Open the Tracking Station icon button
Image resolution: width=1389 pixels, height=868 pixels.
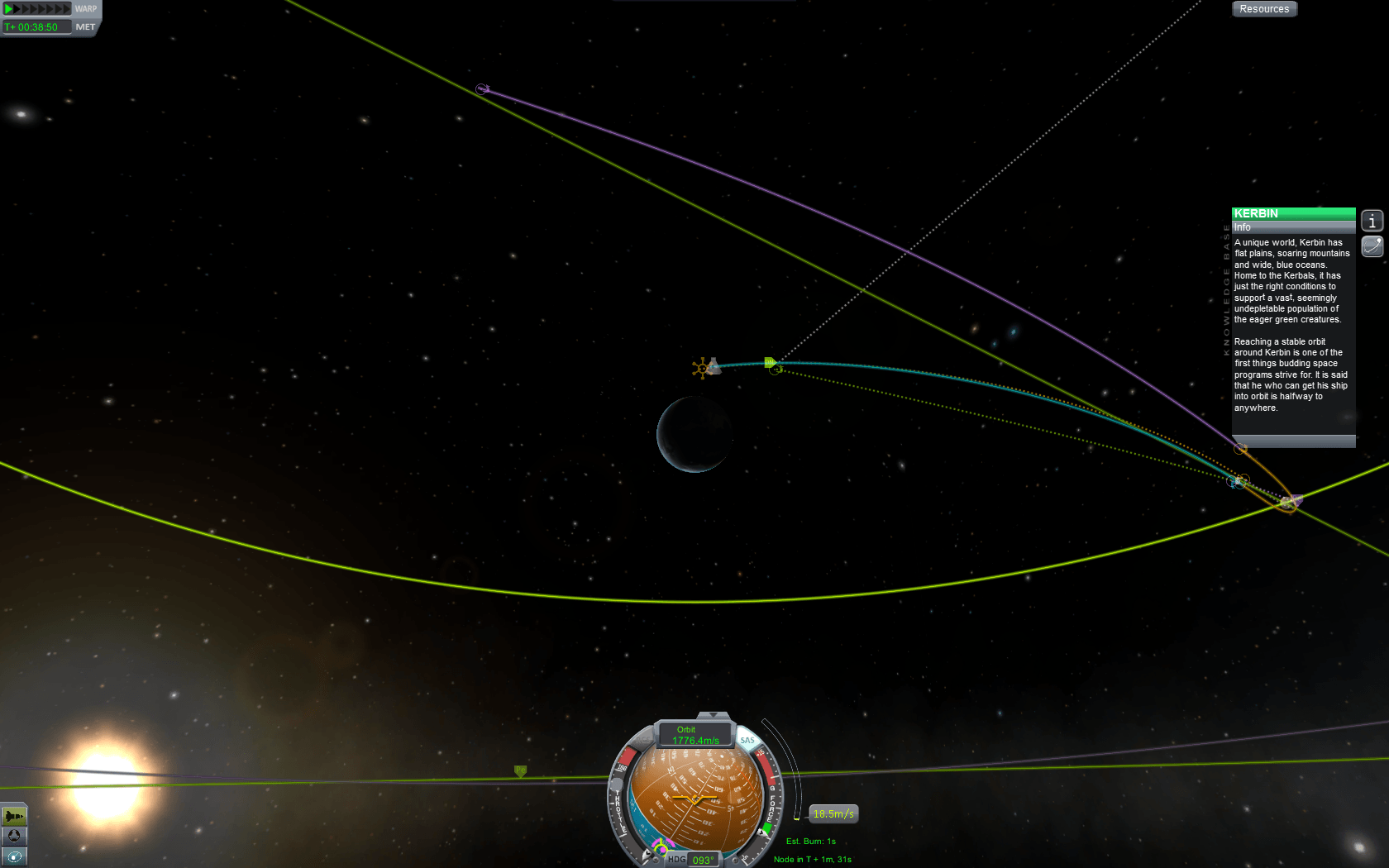(14, 836)
